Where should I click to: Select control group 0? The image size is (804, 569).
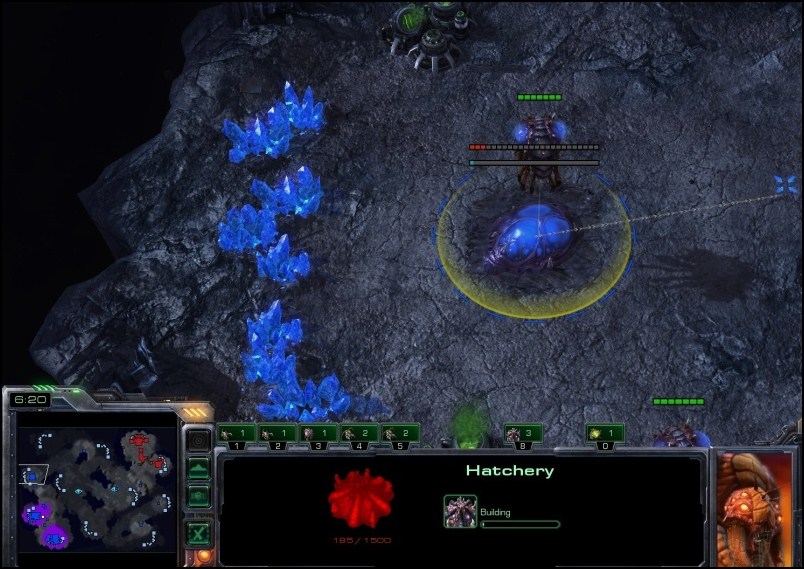[x=605, y=435]
